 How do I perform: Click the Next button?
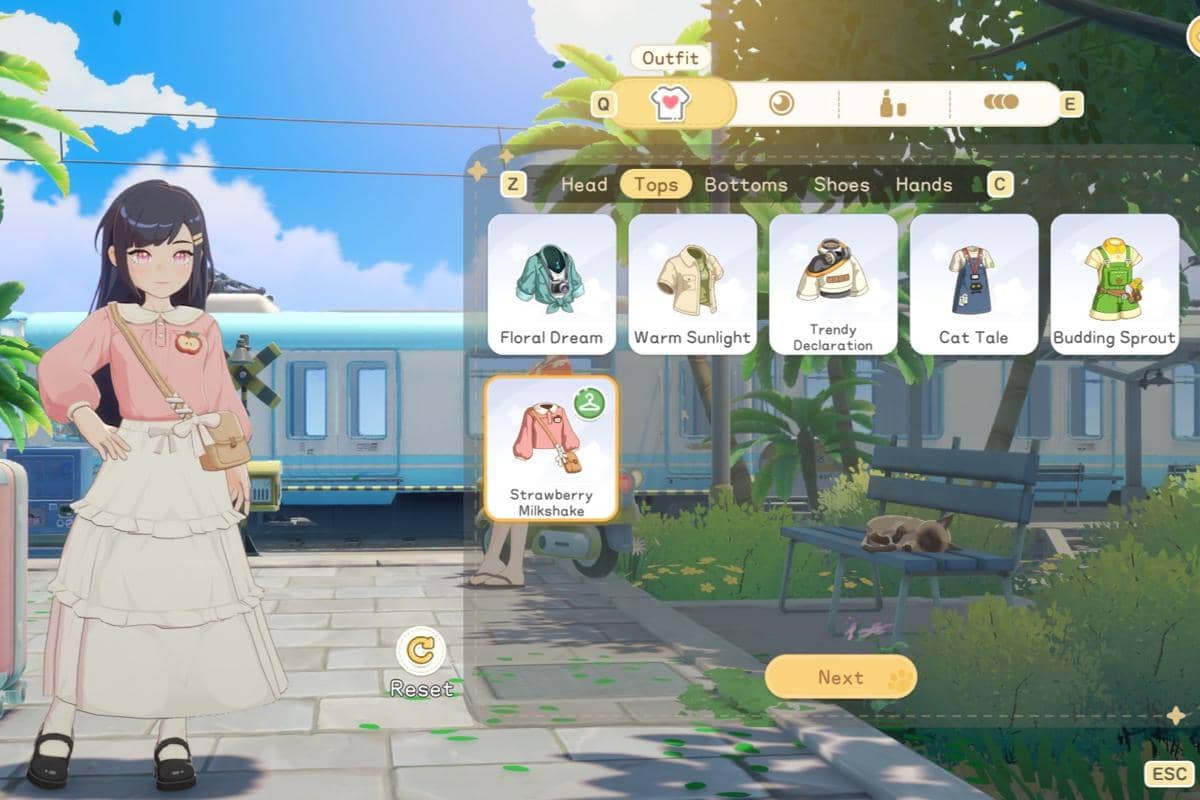tap(840, 677)
